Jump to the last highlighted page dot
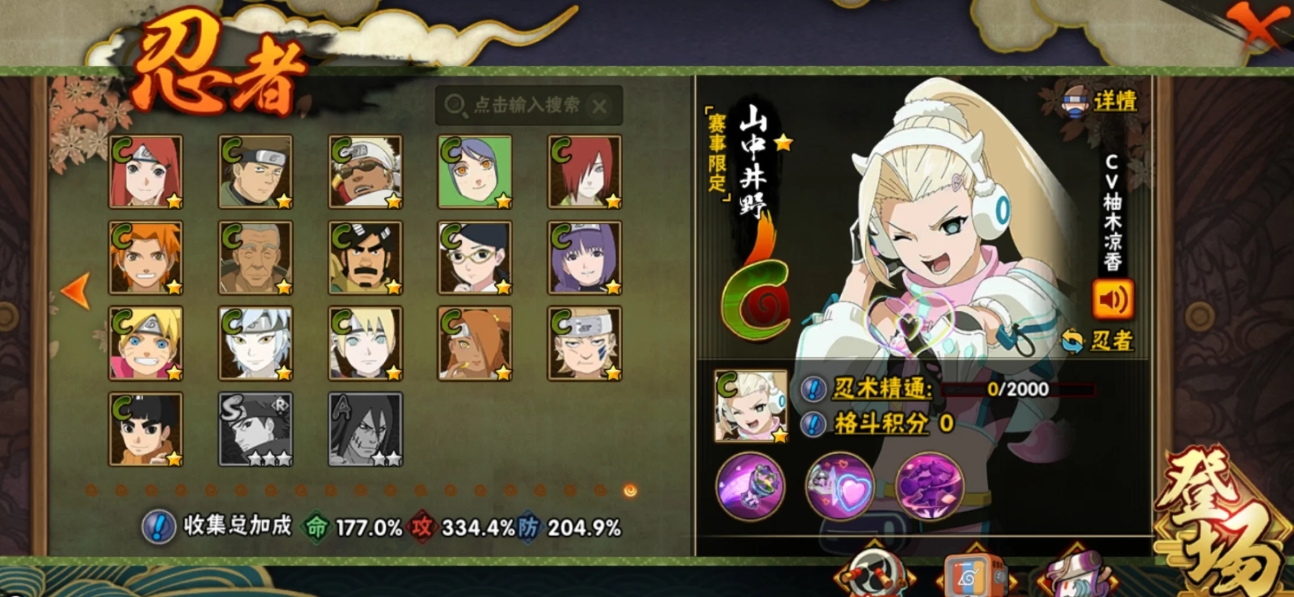The height and width of the screenshot is (597, 1294). pos(630,490)
